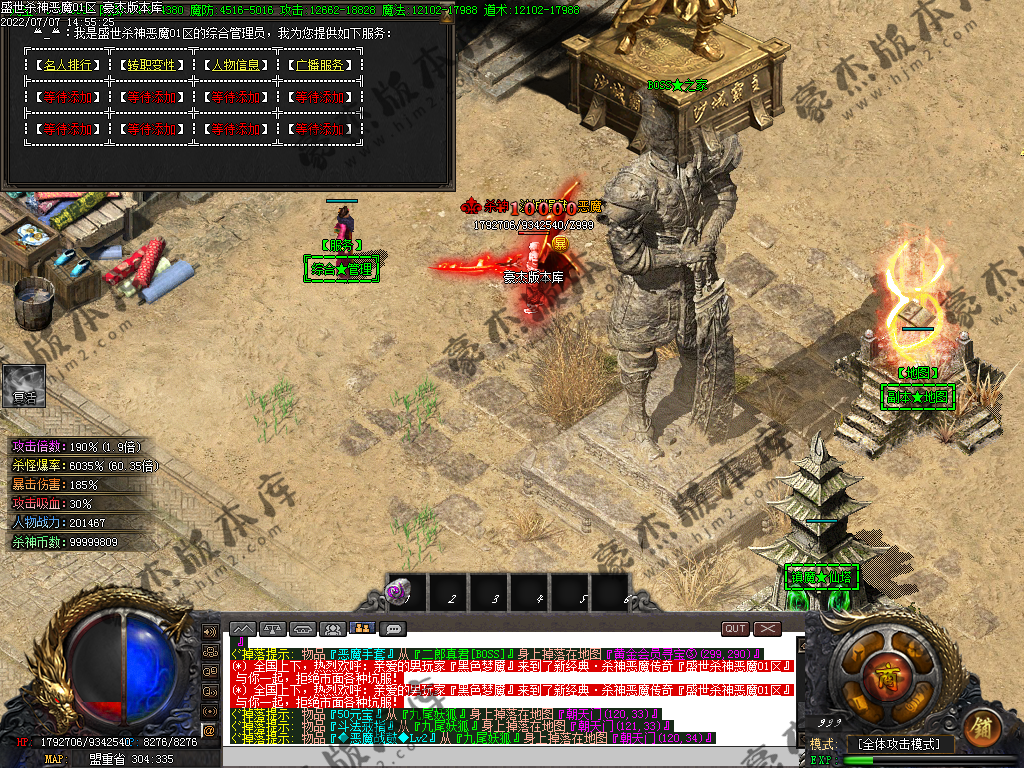Open the 铺 stall button
This screenshot has height=768, width=1024.
pos(981,723)
